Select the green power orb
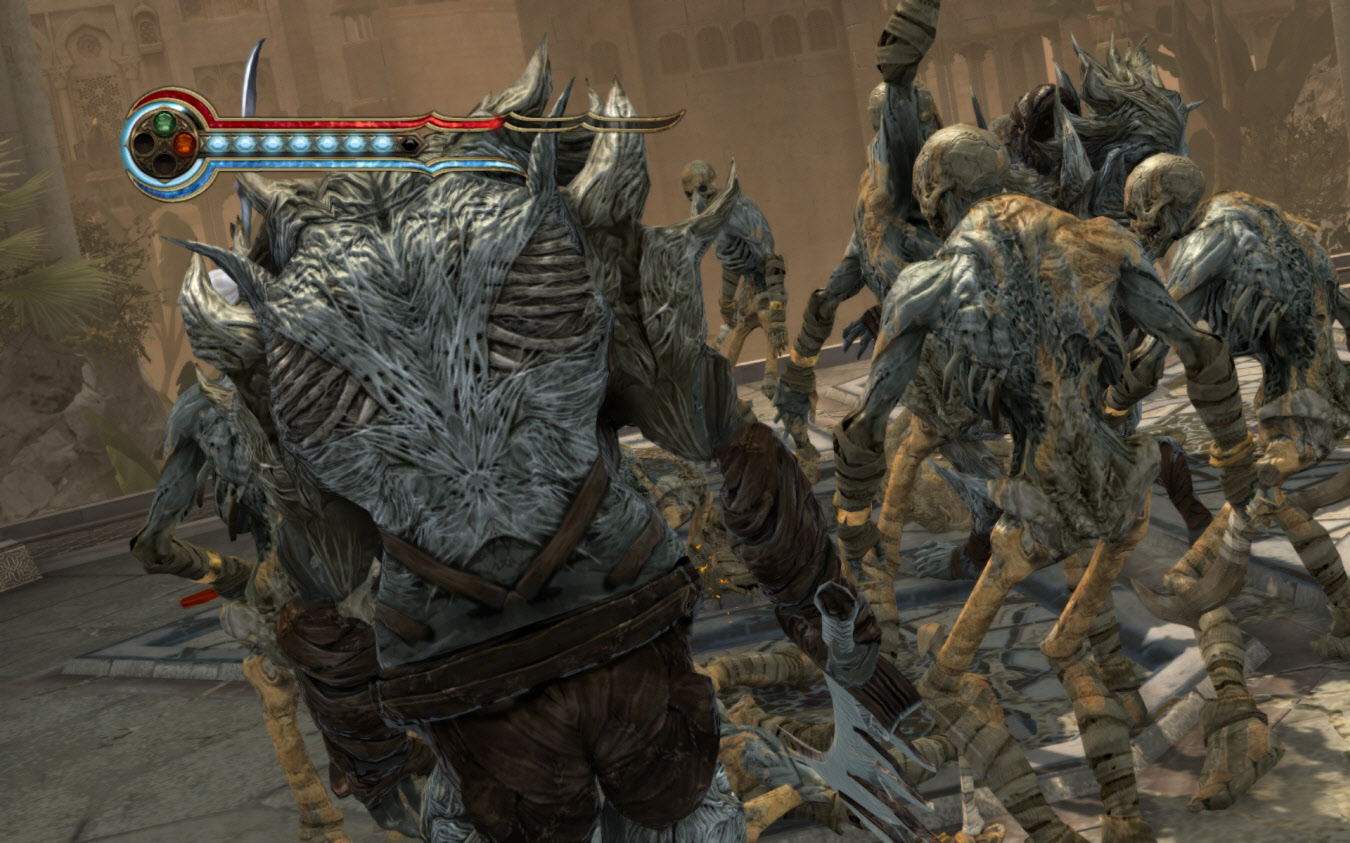 [164, 123]
